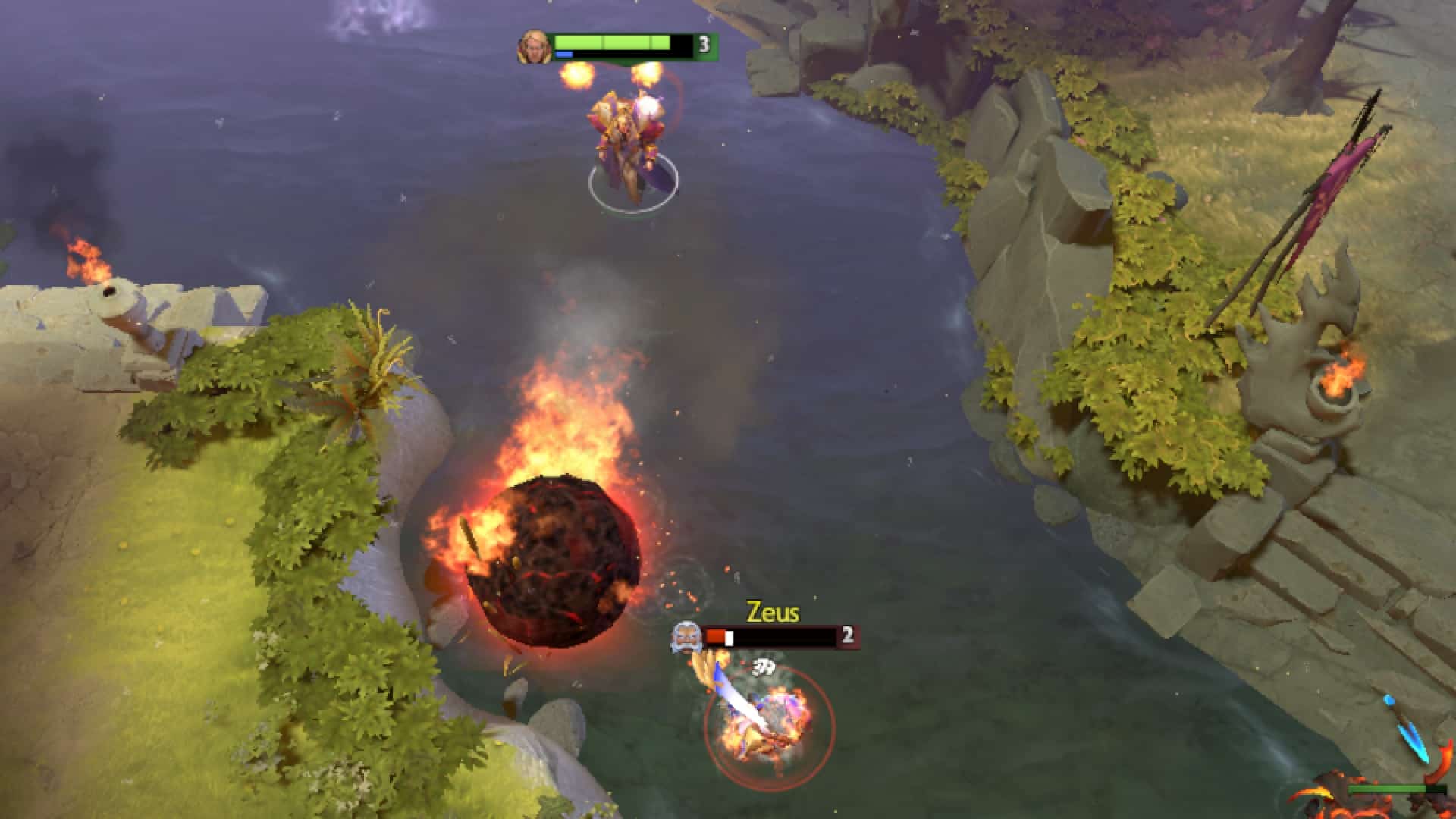Click Invoker's blue mana bar segment
1456x819 pixels.
[x=565, y=54]
